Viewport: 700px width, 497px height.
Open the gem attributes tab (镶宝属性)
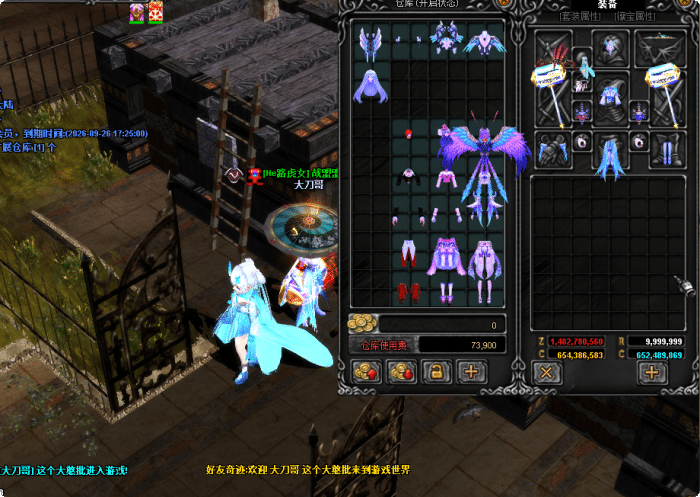coord(637,17)
